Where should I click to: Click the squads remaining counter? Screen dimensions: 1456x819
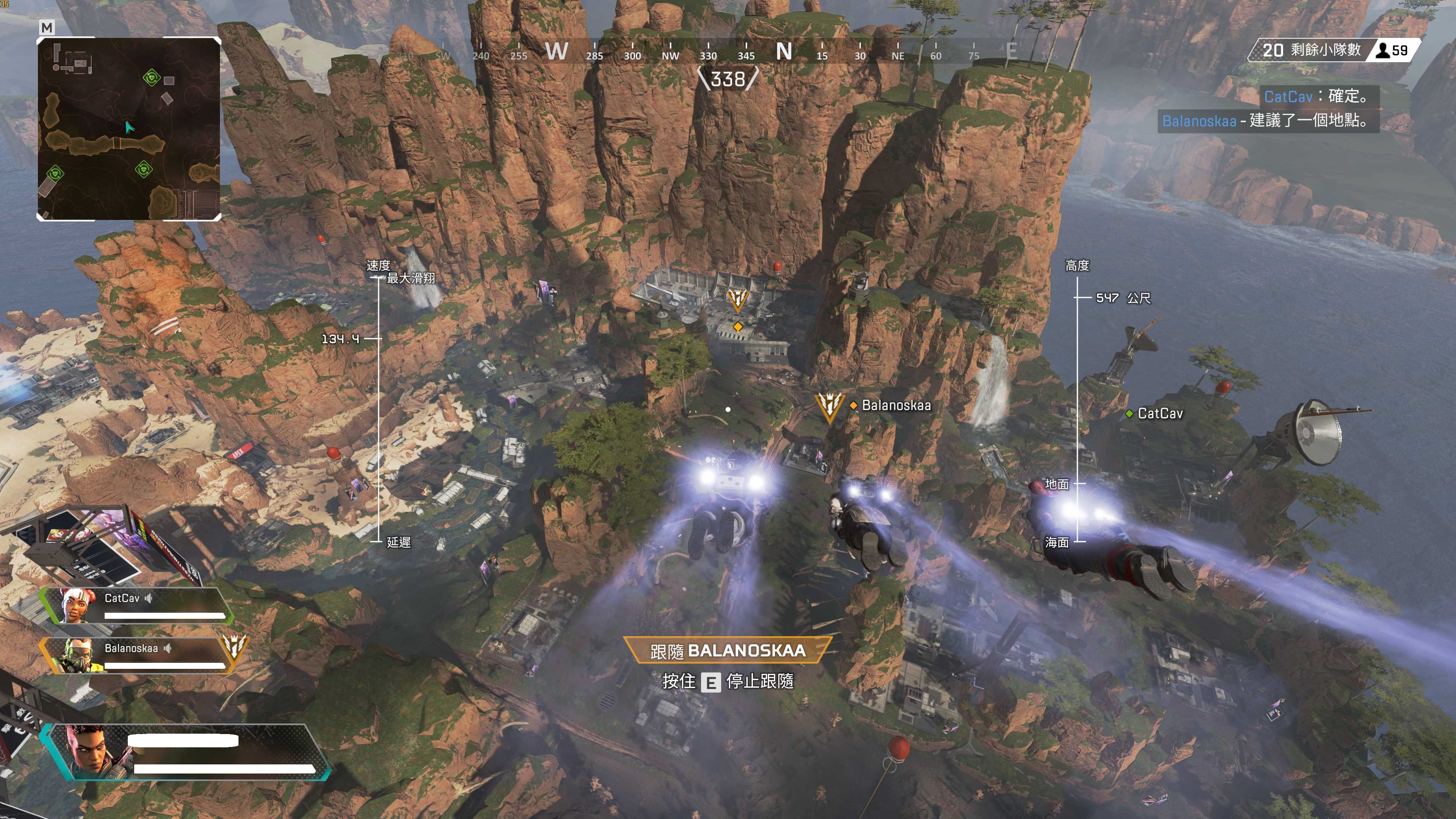click(1311, 50)
